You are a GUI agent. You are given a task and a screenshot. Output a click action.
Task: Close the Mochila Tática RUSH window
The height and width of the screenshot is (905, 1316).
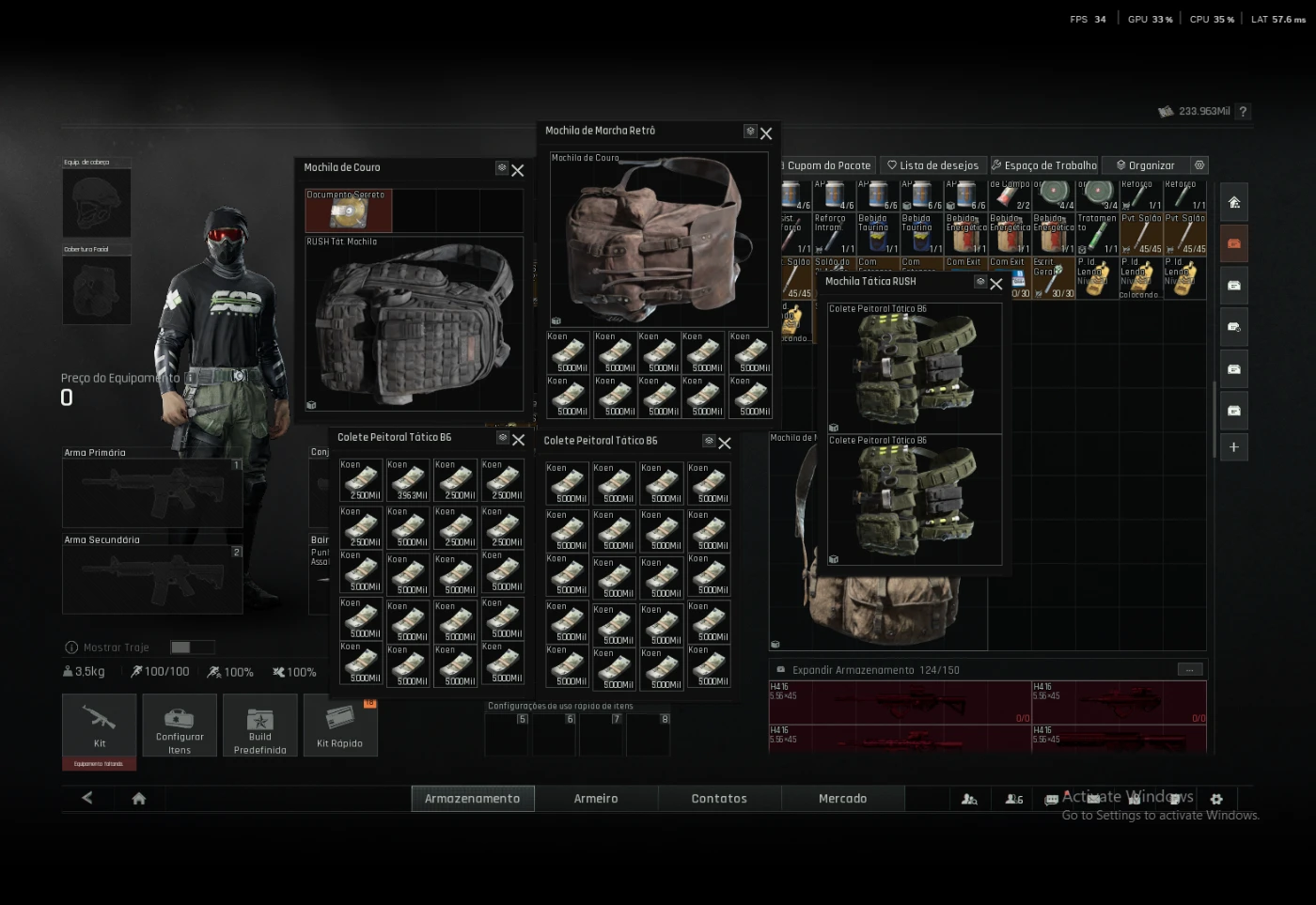[996, 284]
